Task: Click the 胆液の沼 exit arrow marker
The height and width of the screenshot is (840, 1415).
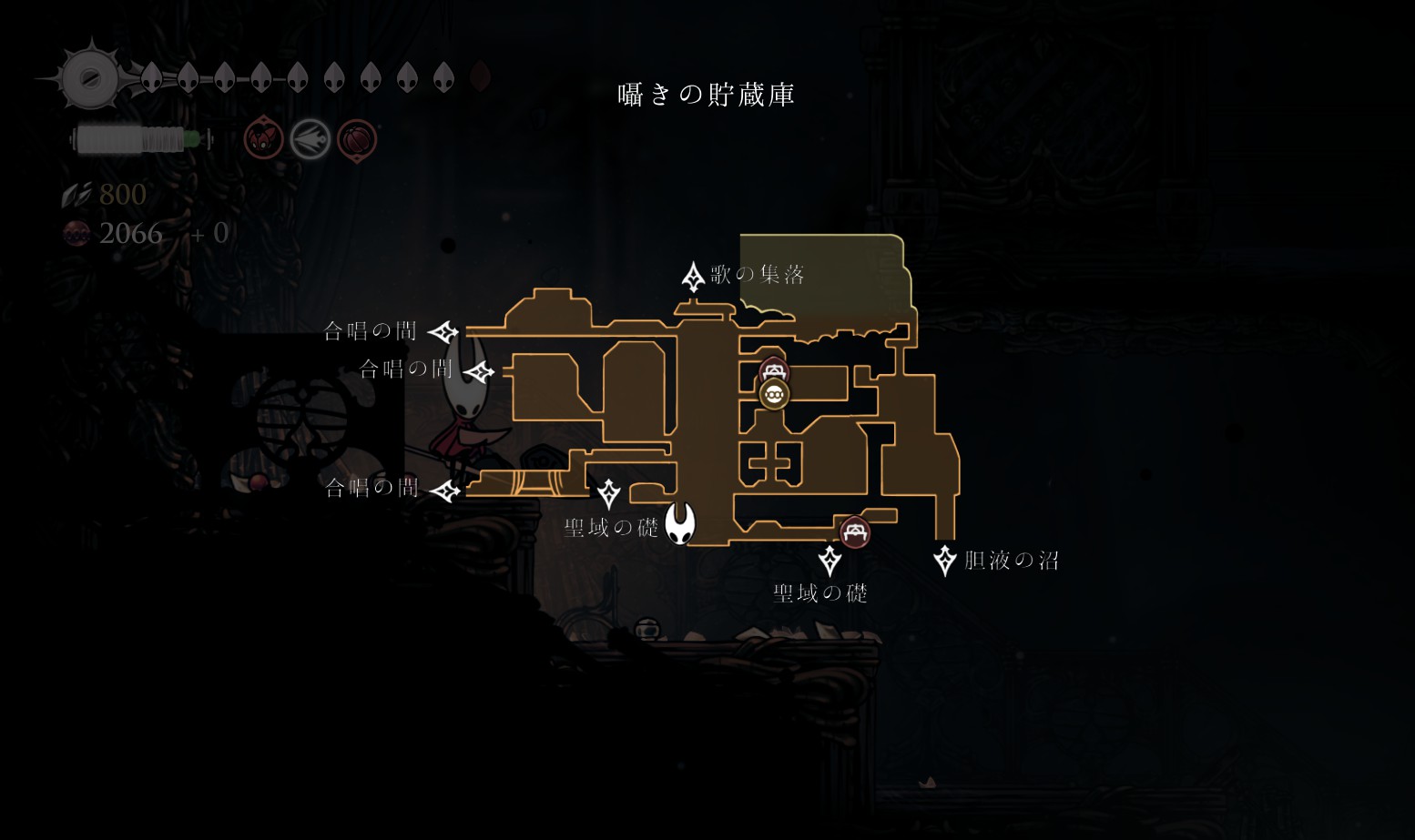Action: coord(945,560)
